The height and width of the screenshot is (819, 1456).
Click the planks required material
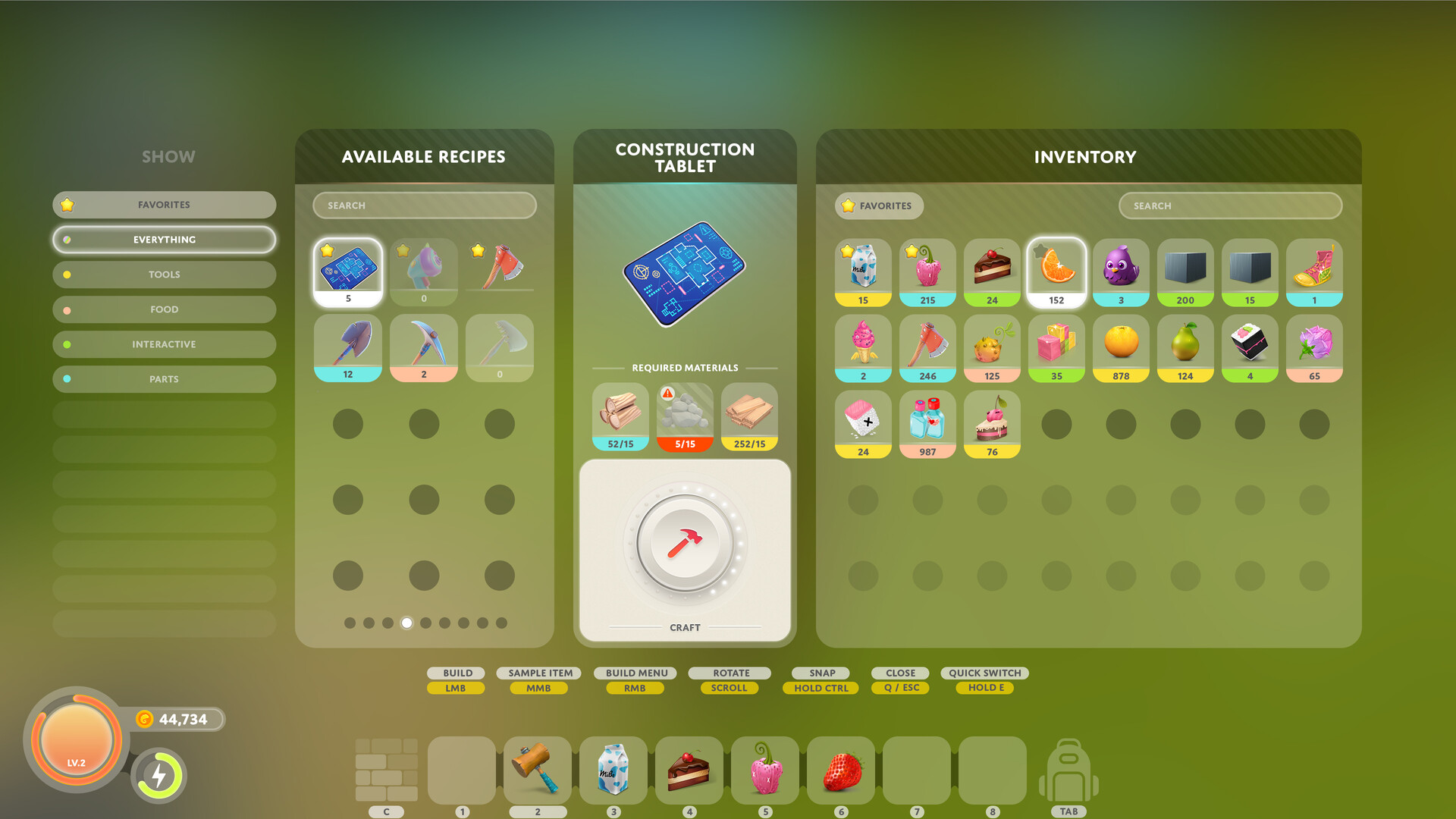coord(748,413)
